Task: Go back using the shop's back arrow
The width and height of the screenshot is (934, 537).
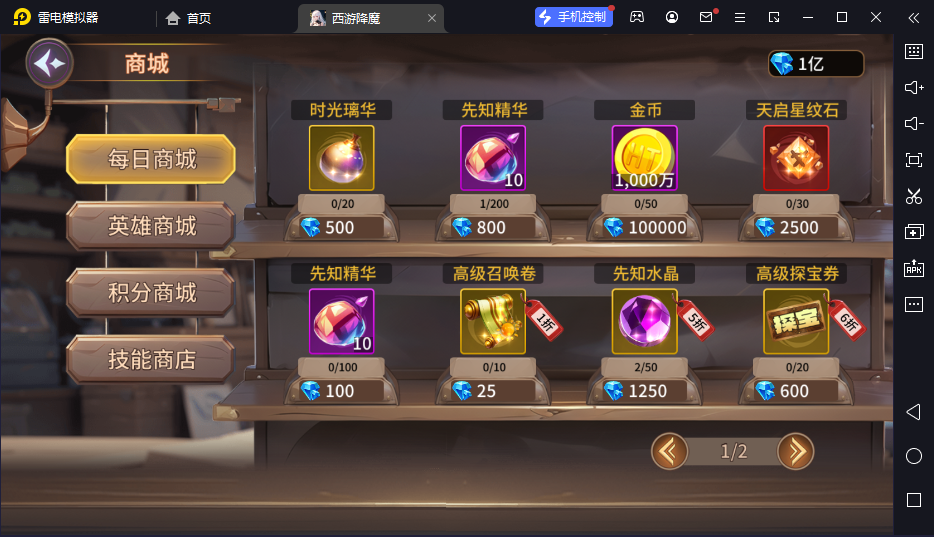Action: click(x=48, y=65)
